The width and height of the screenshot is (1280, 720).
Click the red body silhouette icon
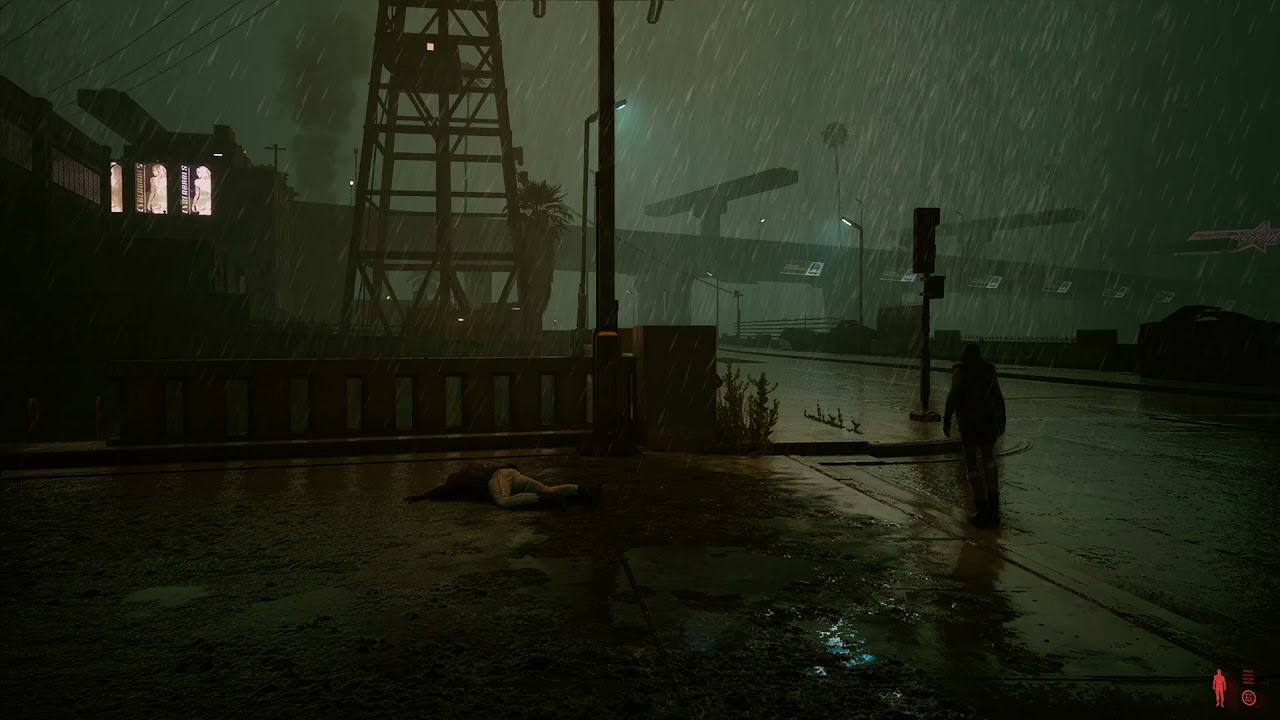1219,688
